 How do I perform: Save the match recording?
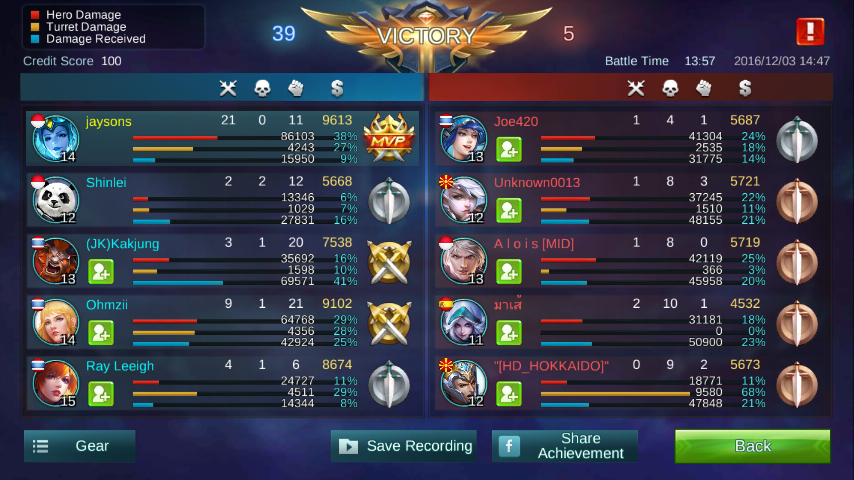tap(404, 446)
